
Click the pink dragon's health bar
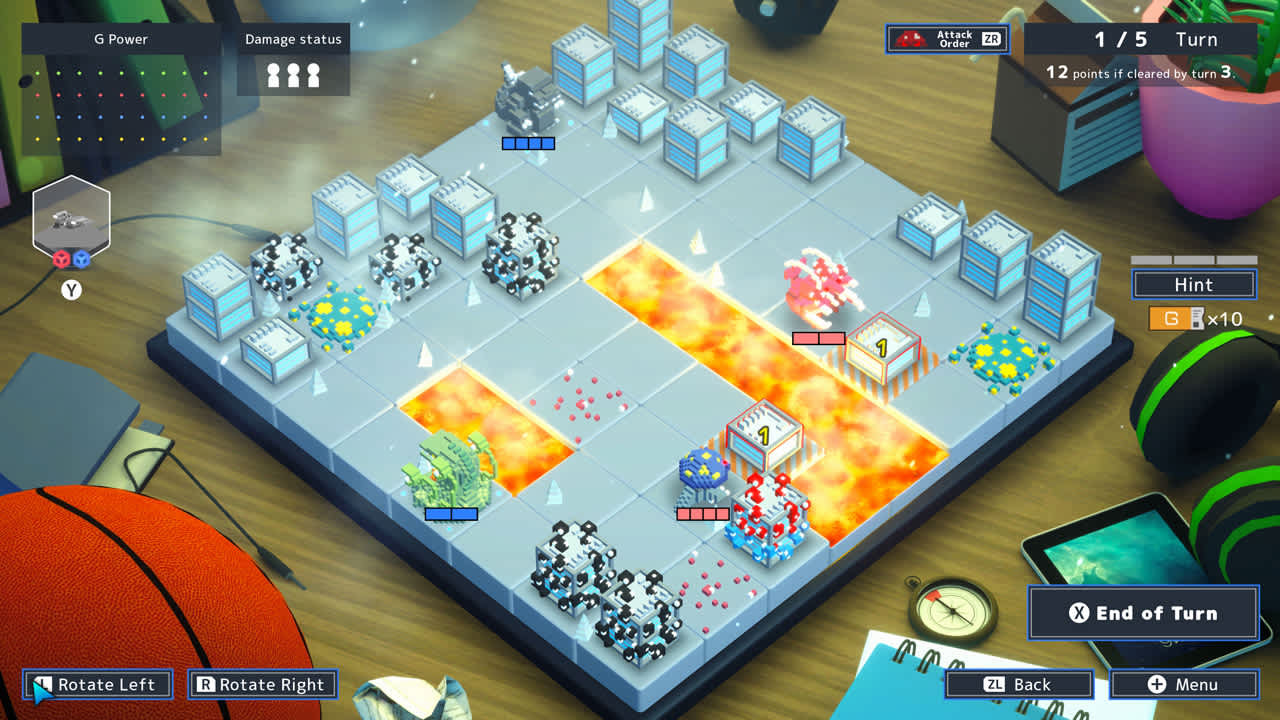tap(820, 339)
